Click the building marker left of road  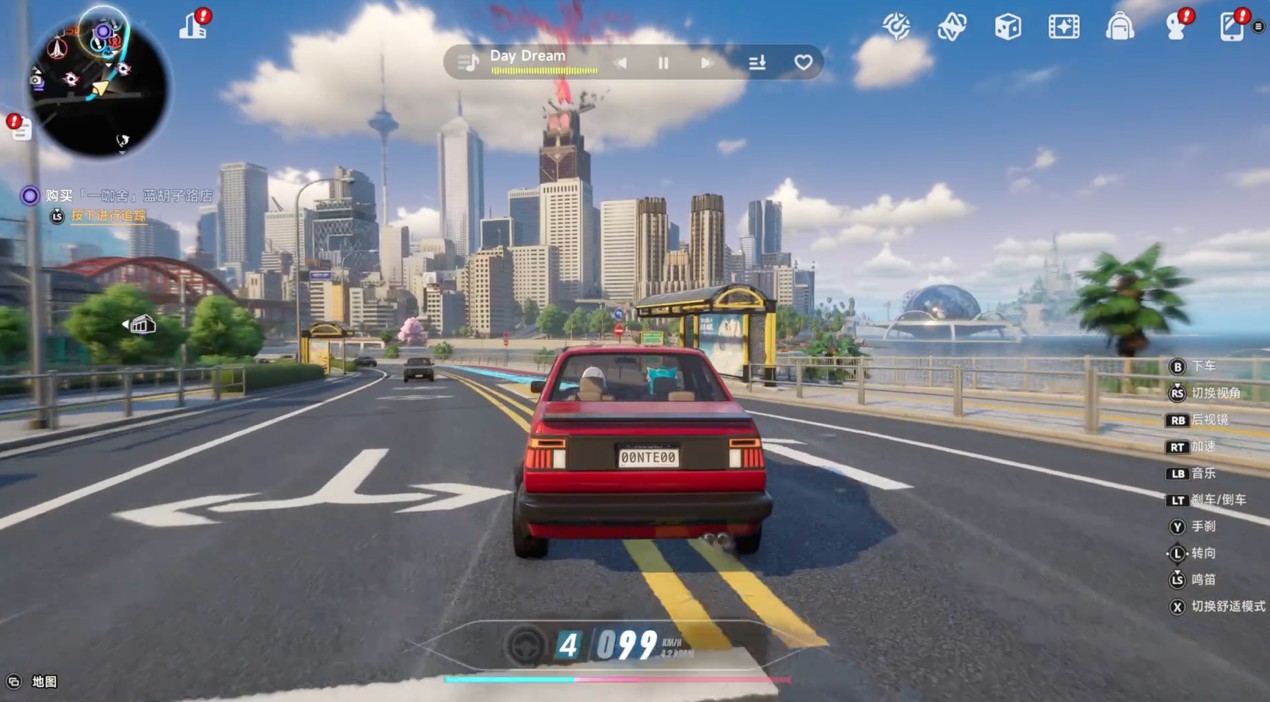pyautogui.click(x=141, y=324)
